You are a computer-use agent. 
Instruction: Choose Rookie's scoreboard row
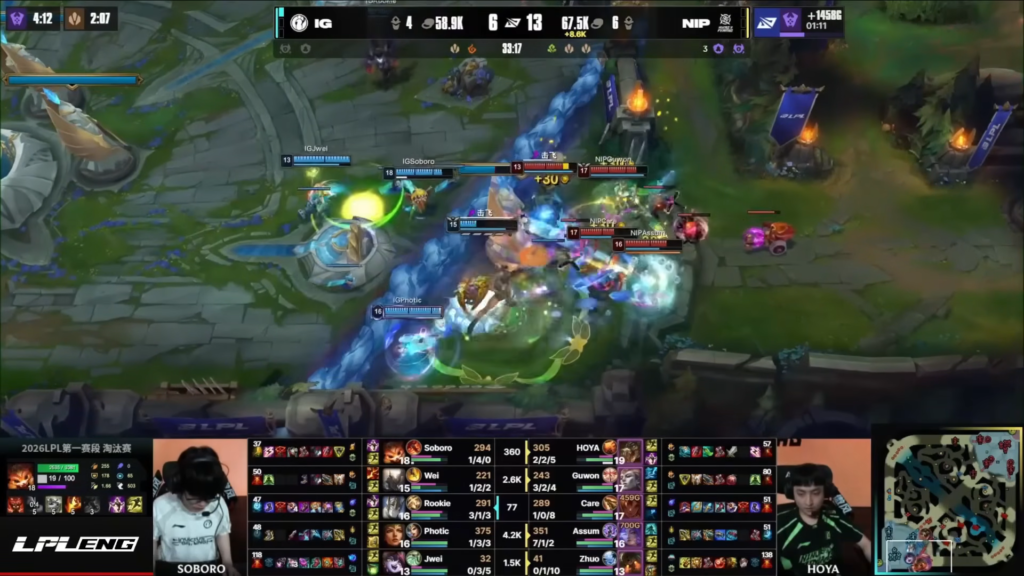[x=440, y=507]
